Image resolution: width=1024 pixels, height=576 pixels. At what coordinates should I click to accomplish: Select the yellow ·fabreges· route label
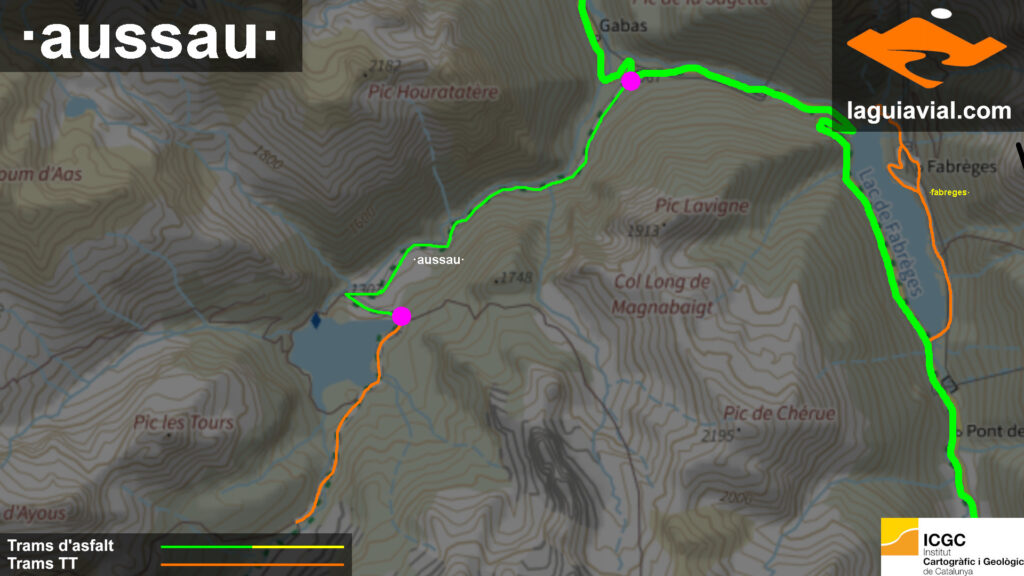coord(949,192)
